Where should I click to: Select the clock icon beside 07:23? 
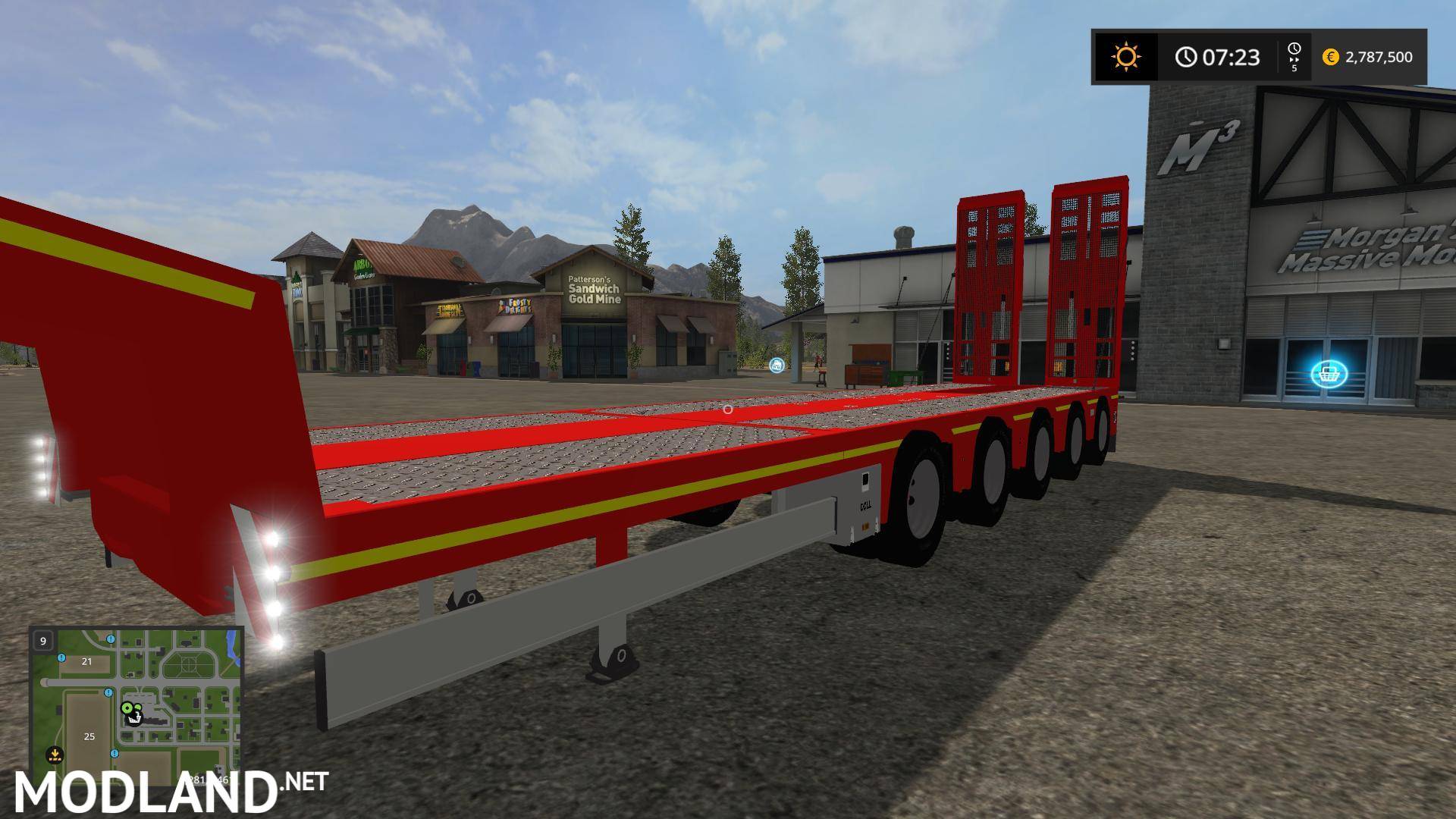(x=1185, y=57)
